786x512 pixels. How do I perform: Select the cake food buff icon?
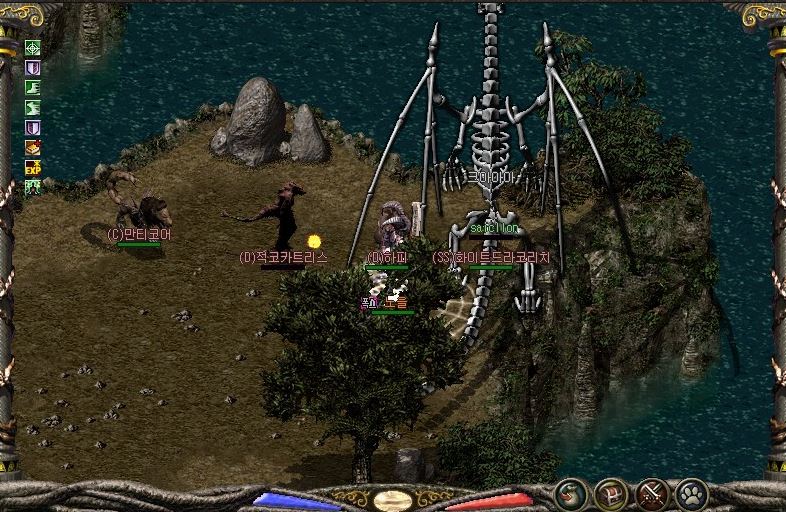[32, 148]
